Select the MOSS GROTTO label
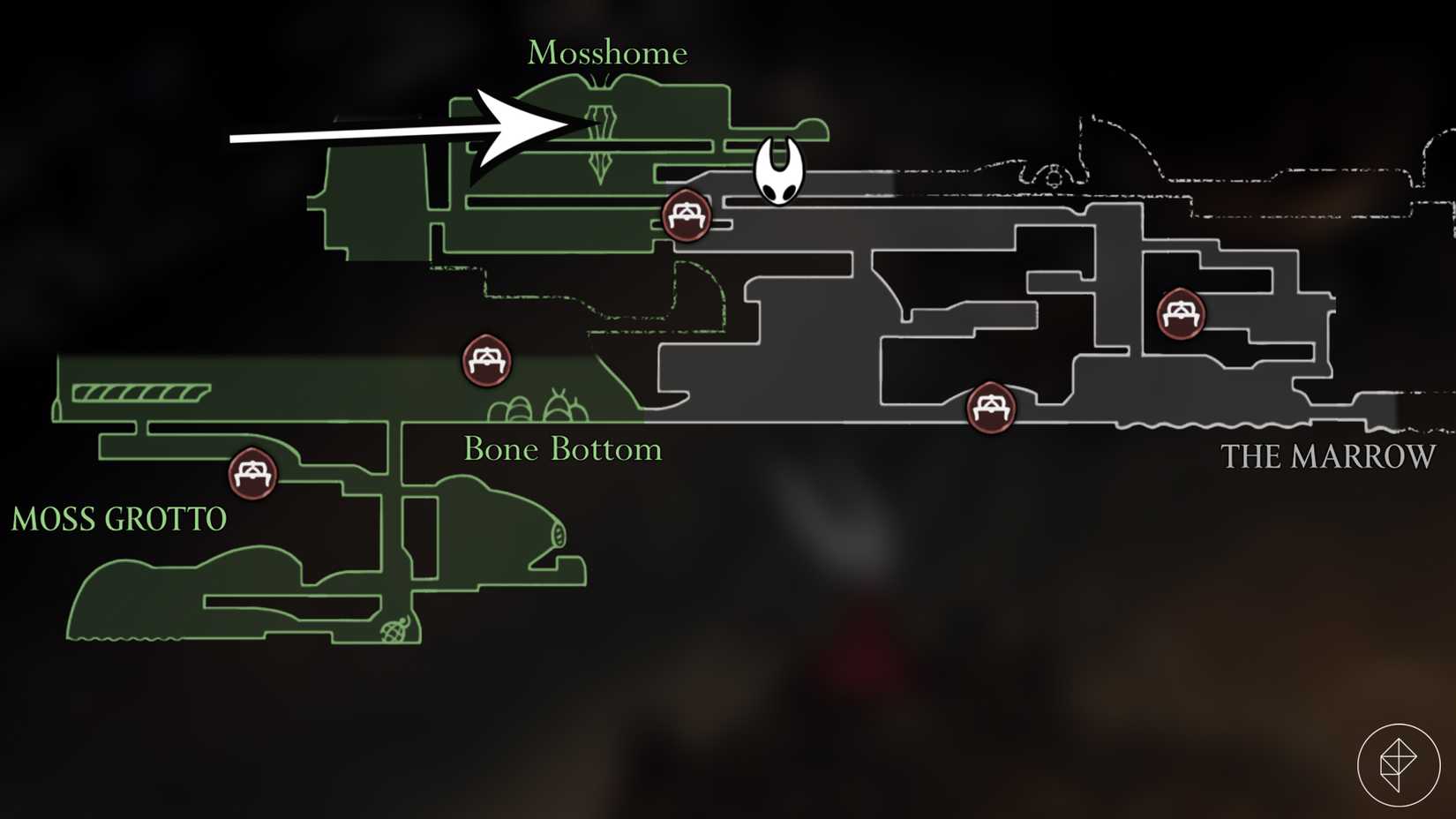1456x819 pixels. pyautogui.click(x=117, y=520)
